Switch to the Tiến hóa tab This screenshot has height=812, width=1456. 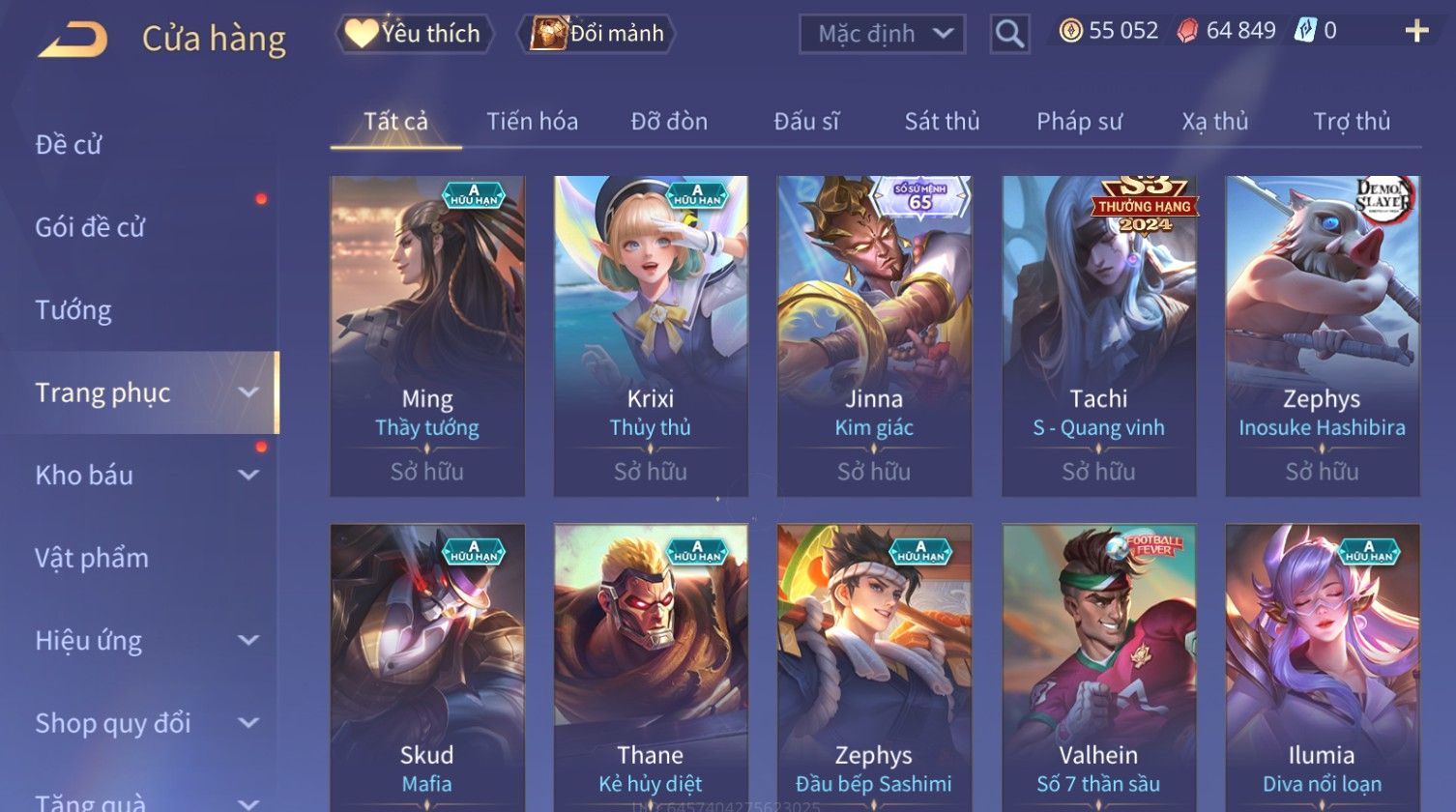[532, 122]
